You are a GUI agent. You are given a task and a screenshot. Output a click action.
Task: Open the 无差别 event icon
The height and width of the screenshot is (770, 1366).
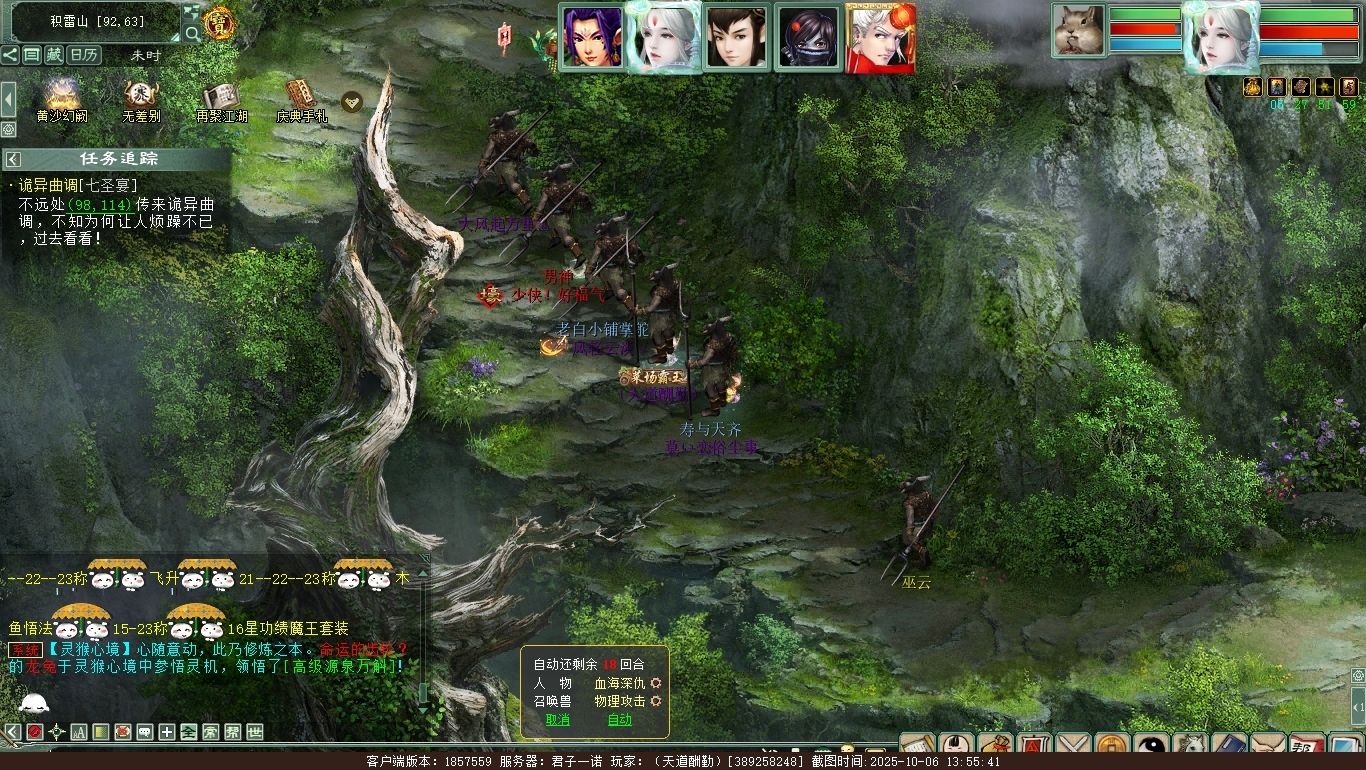tap(140, 96)
